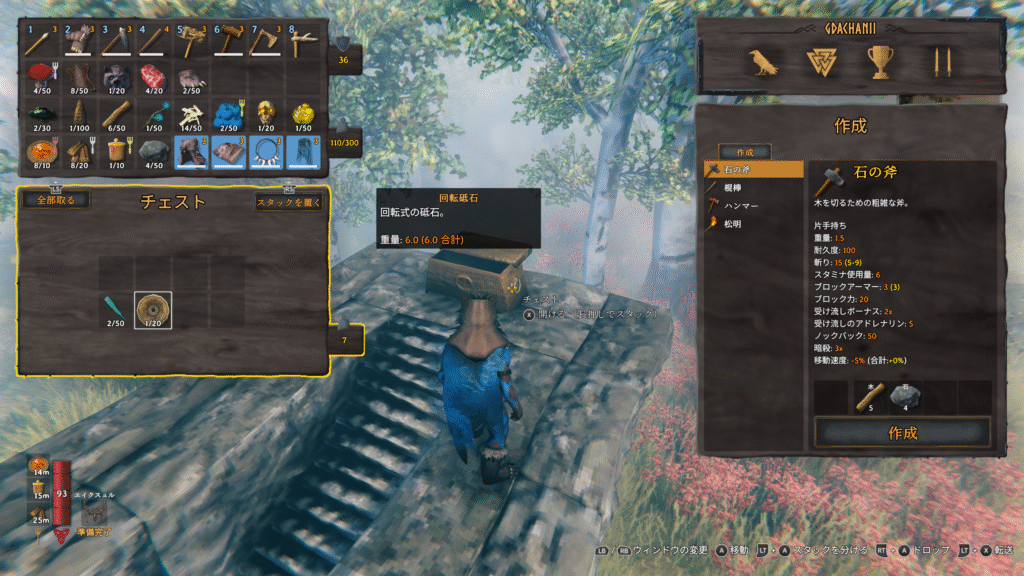Screen dimensions: 1024x576
Task: Pick the teal feather stack in the chest
Action: pyautogui.click(x=116, y=309)
